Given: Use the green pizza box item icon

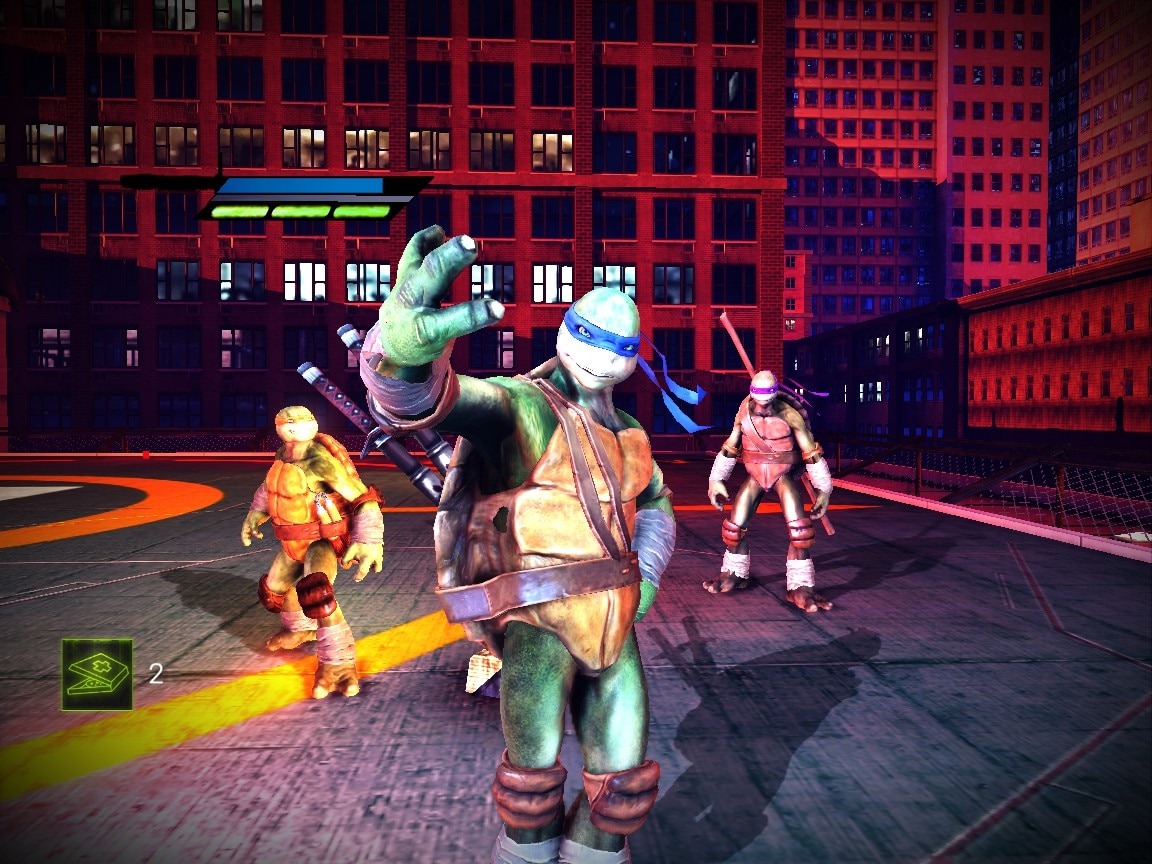Looking at the screenshot, I should pos(97,674).
